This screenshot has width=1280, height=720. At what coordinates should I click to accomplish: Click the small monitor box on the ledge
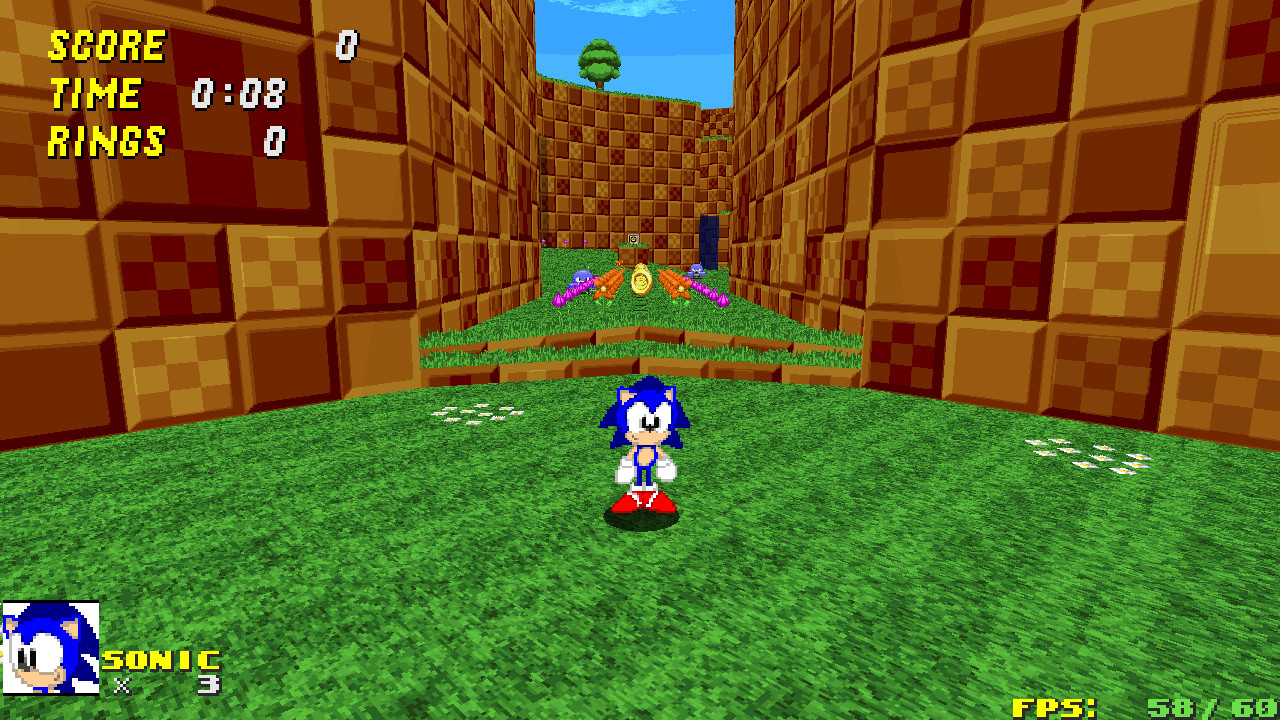[x=633, y=238]
